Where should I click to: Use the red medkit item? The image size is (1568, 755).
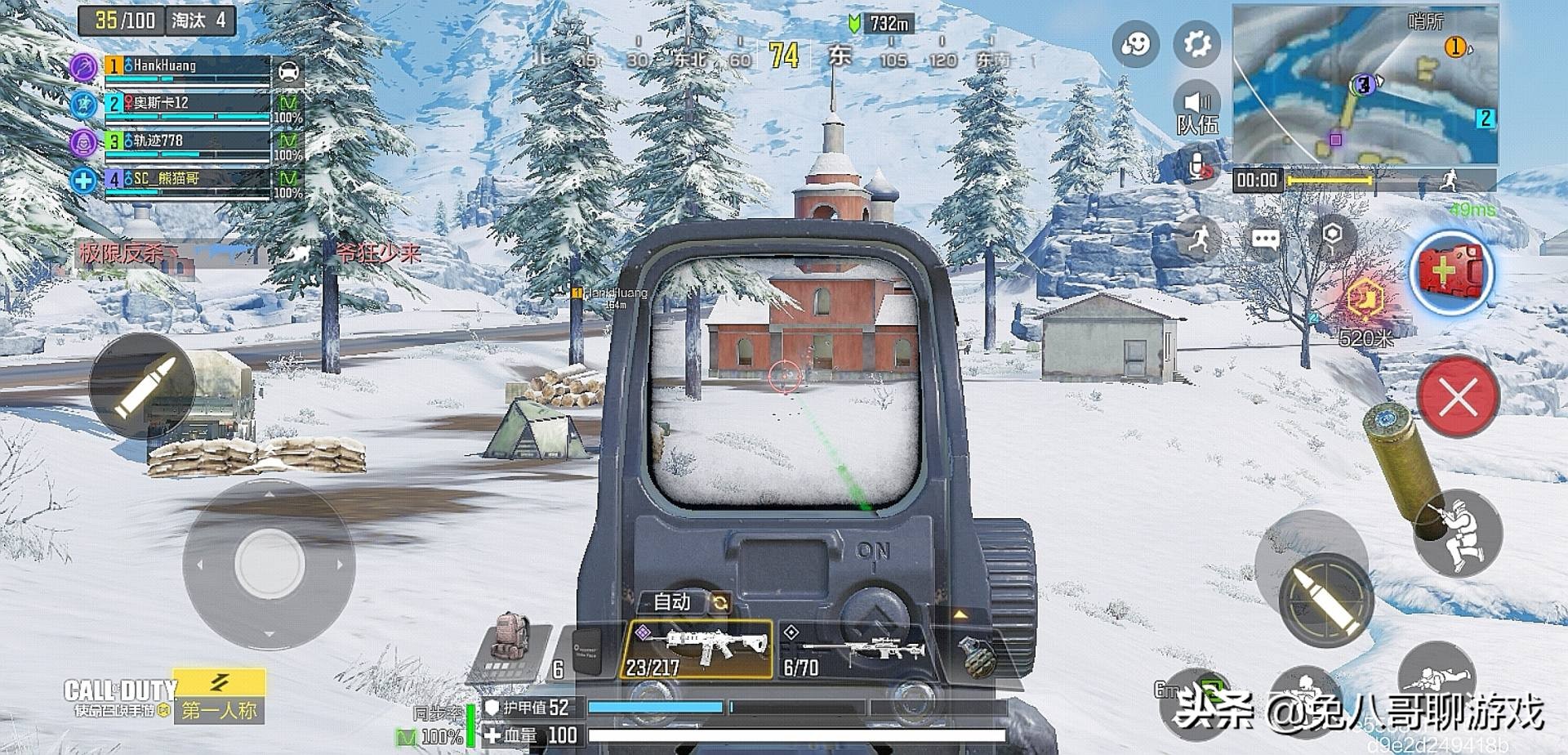(1451, 272)
